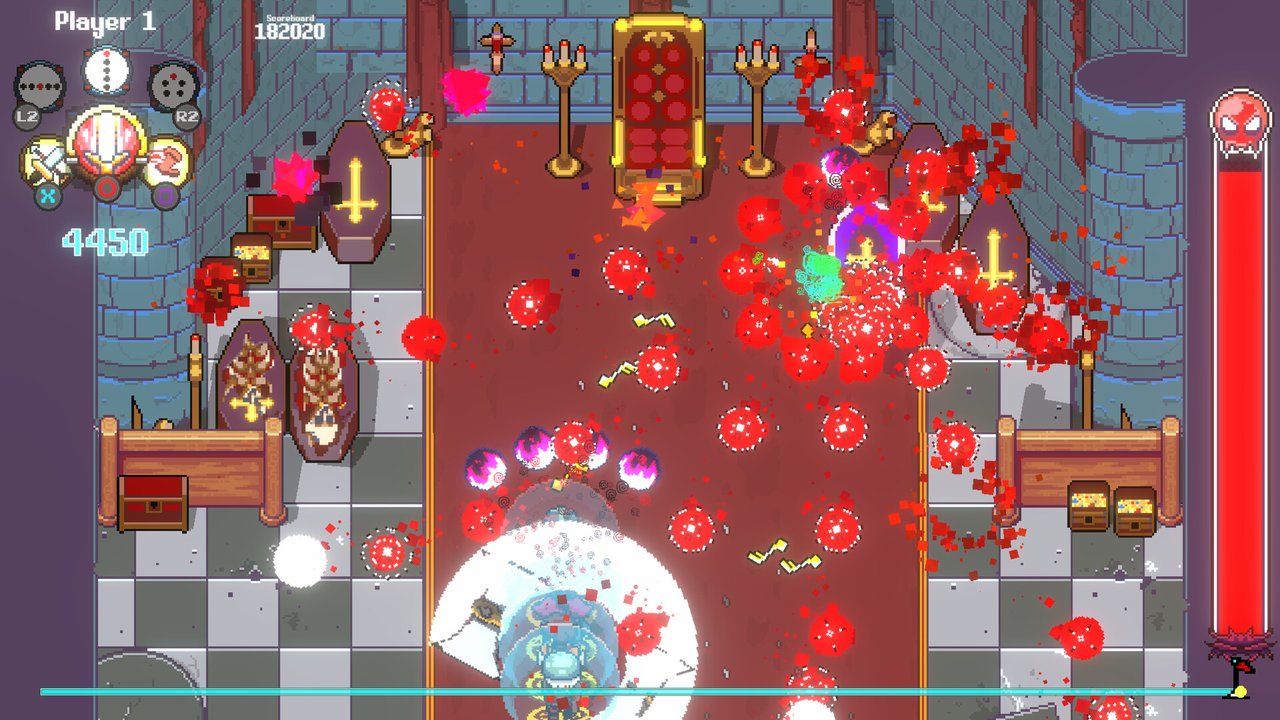Viewport: 1280px width, 720px height.
Task: Select the horizontal-line formation icon
Action: point(40,87)
